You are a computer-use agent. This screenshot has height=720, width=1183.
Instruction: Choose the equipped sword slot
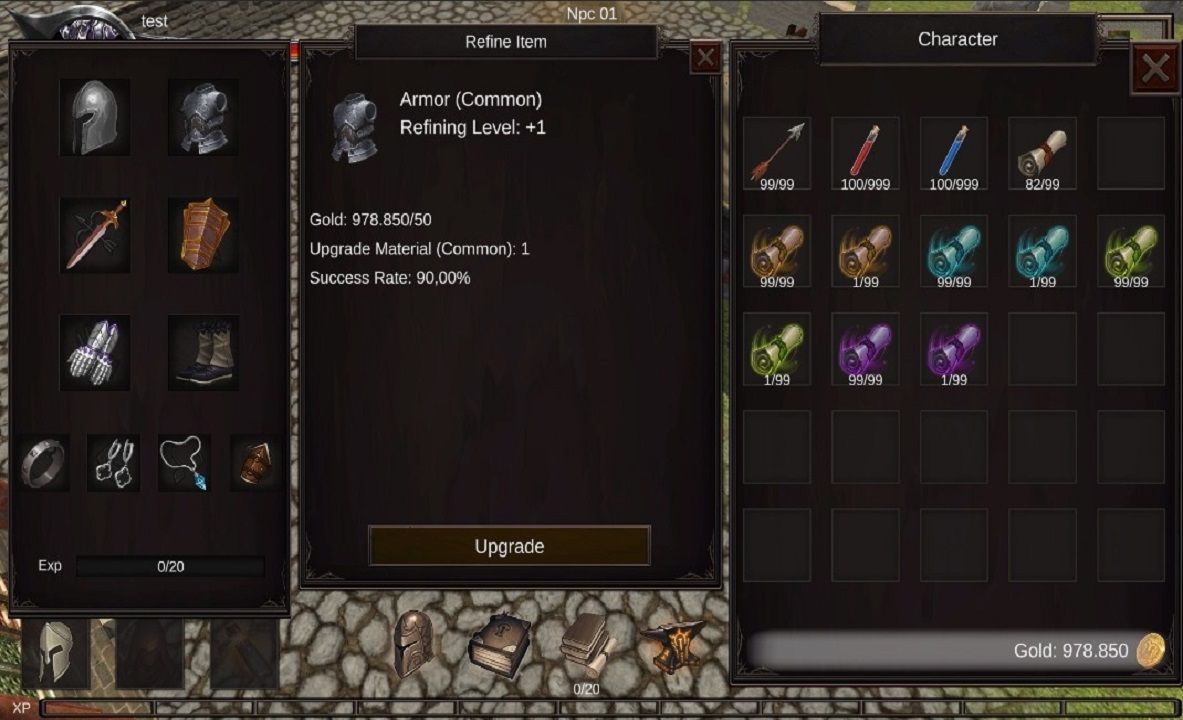[95, 235]
